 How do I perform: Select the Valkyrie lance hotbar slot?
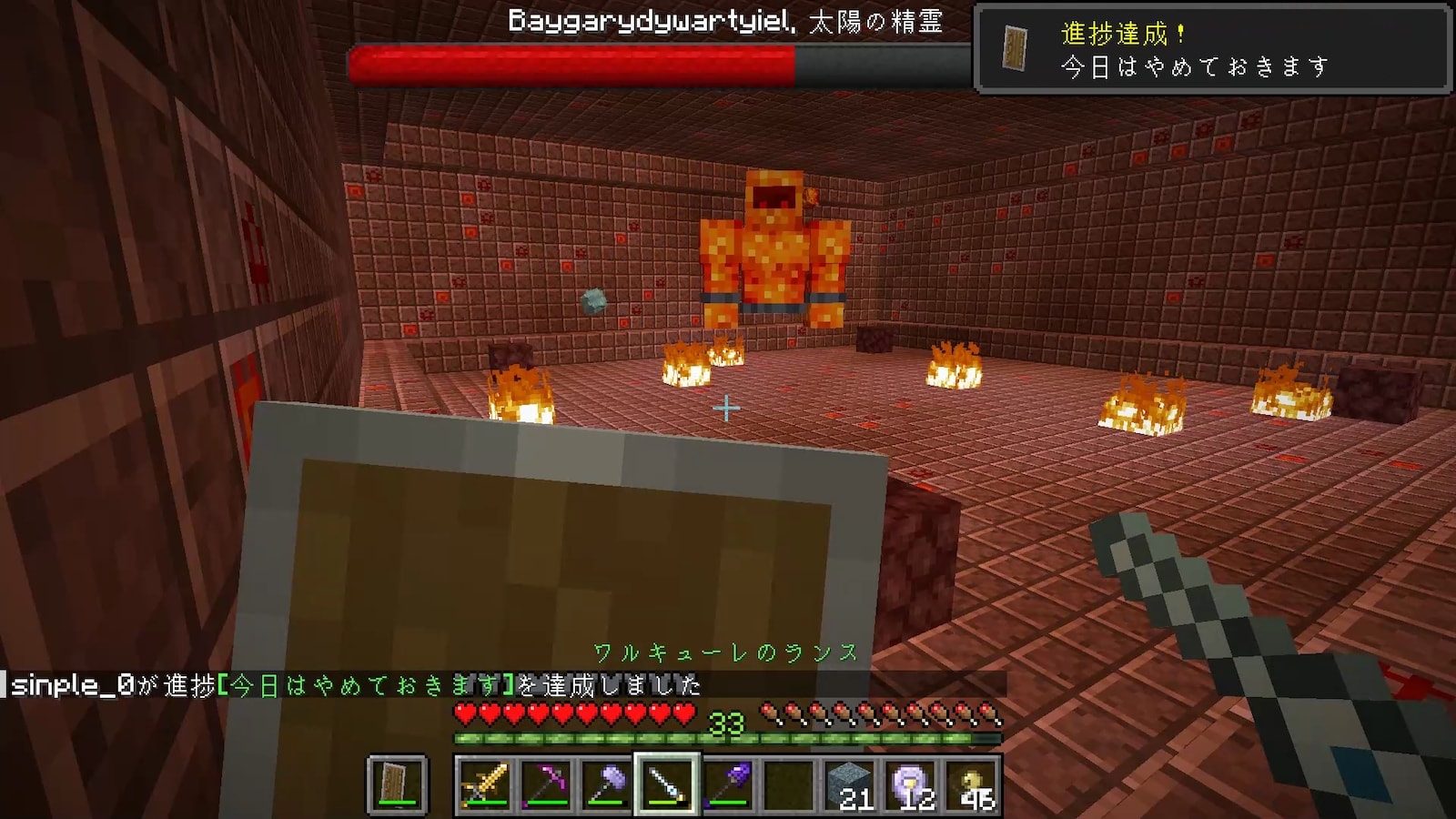667,784
